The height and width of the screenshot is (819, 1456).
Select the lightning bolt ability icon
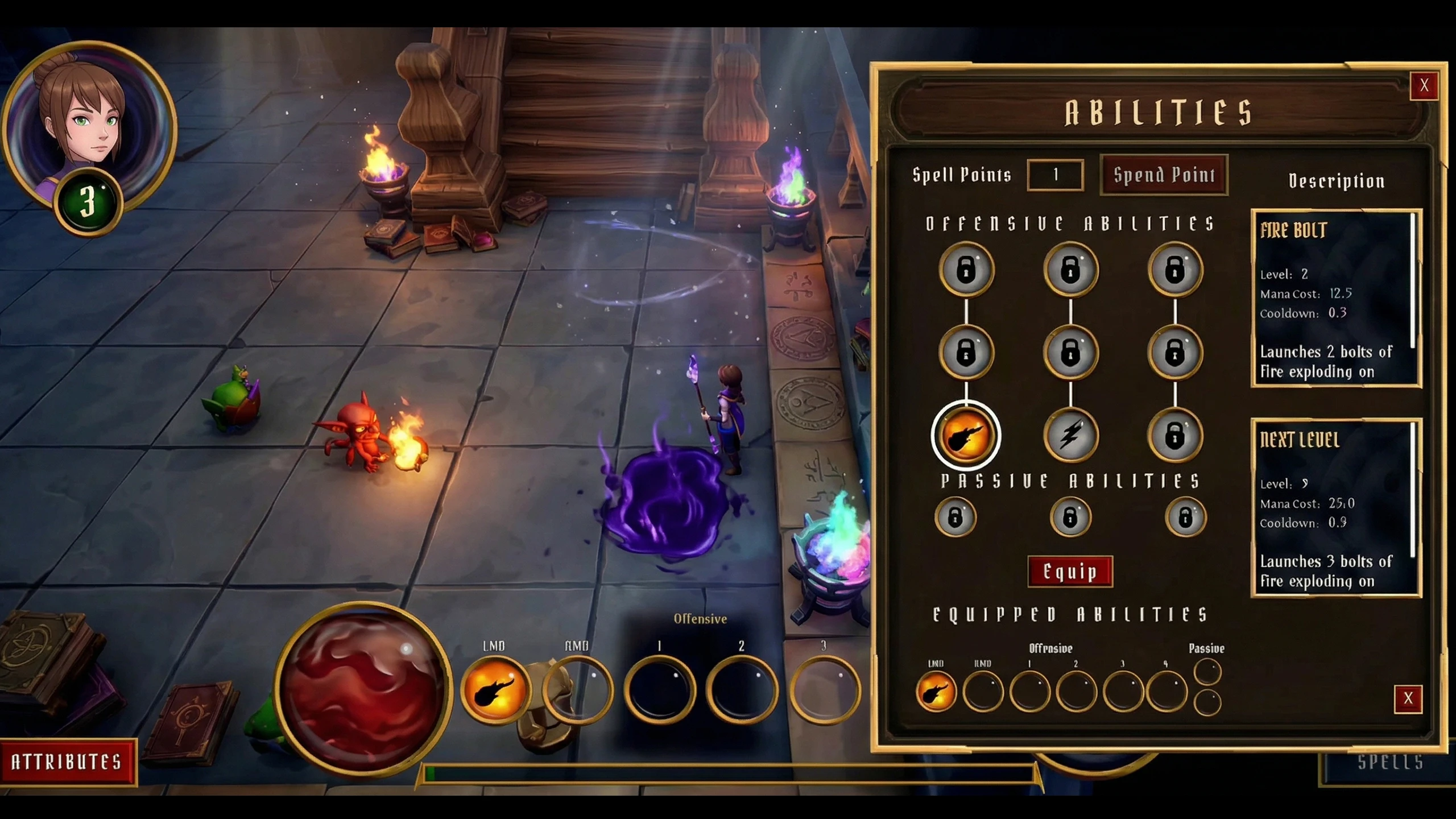pos(1070,435)
